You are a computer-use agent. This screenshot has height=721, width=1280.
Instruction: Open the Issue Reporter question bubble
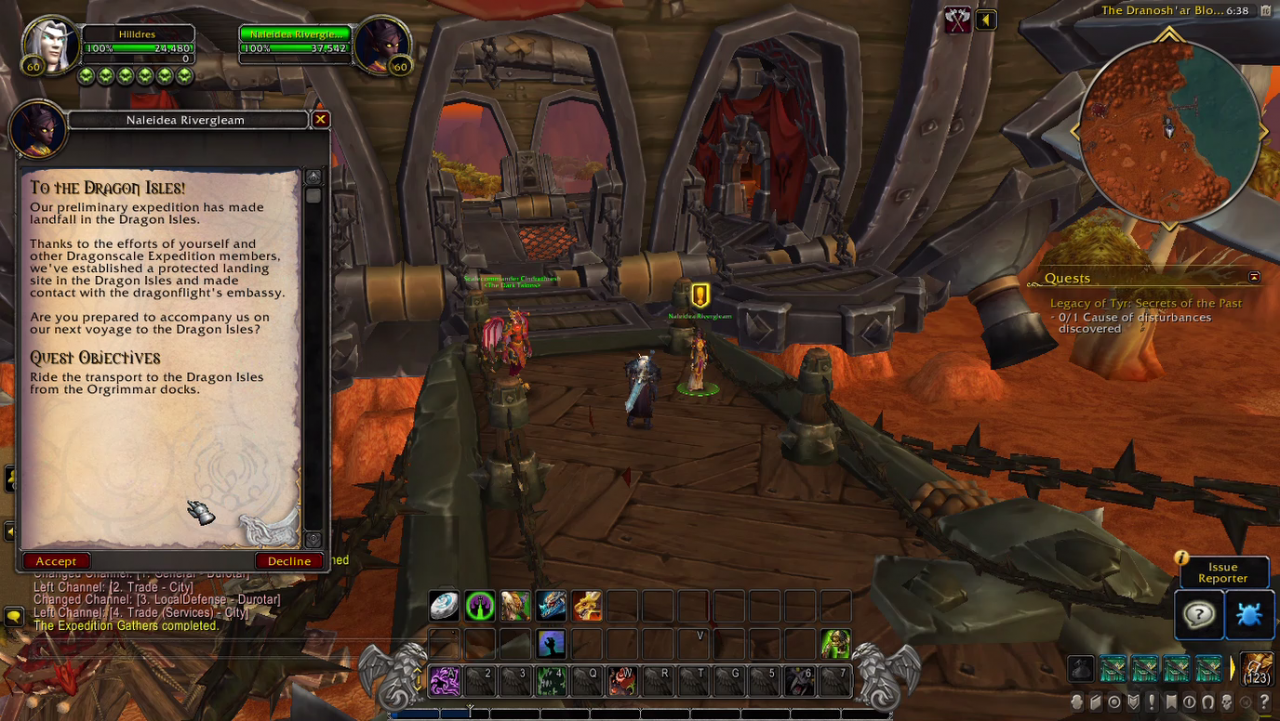click(1198, 615)
